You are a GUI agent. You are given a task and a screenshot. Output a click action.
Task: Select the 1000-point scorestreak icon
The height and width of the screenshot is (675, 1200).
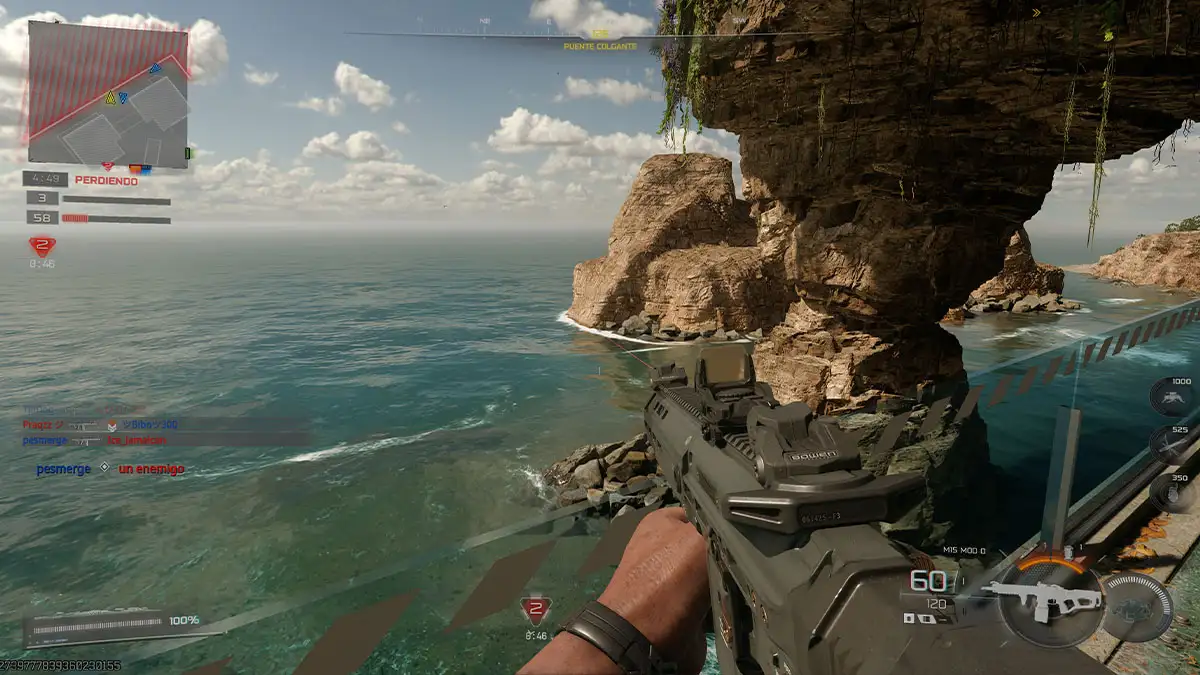click(1168, 400)
